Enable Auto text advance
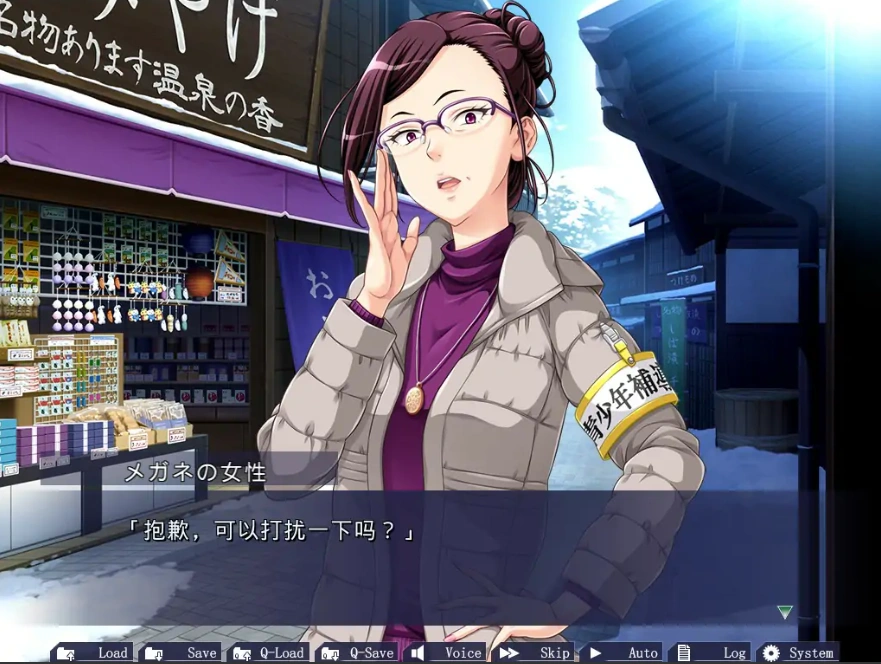 (x=625, y=653)
